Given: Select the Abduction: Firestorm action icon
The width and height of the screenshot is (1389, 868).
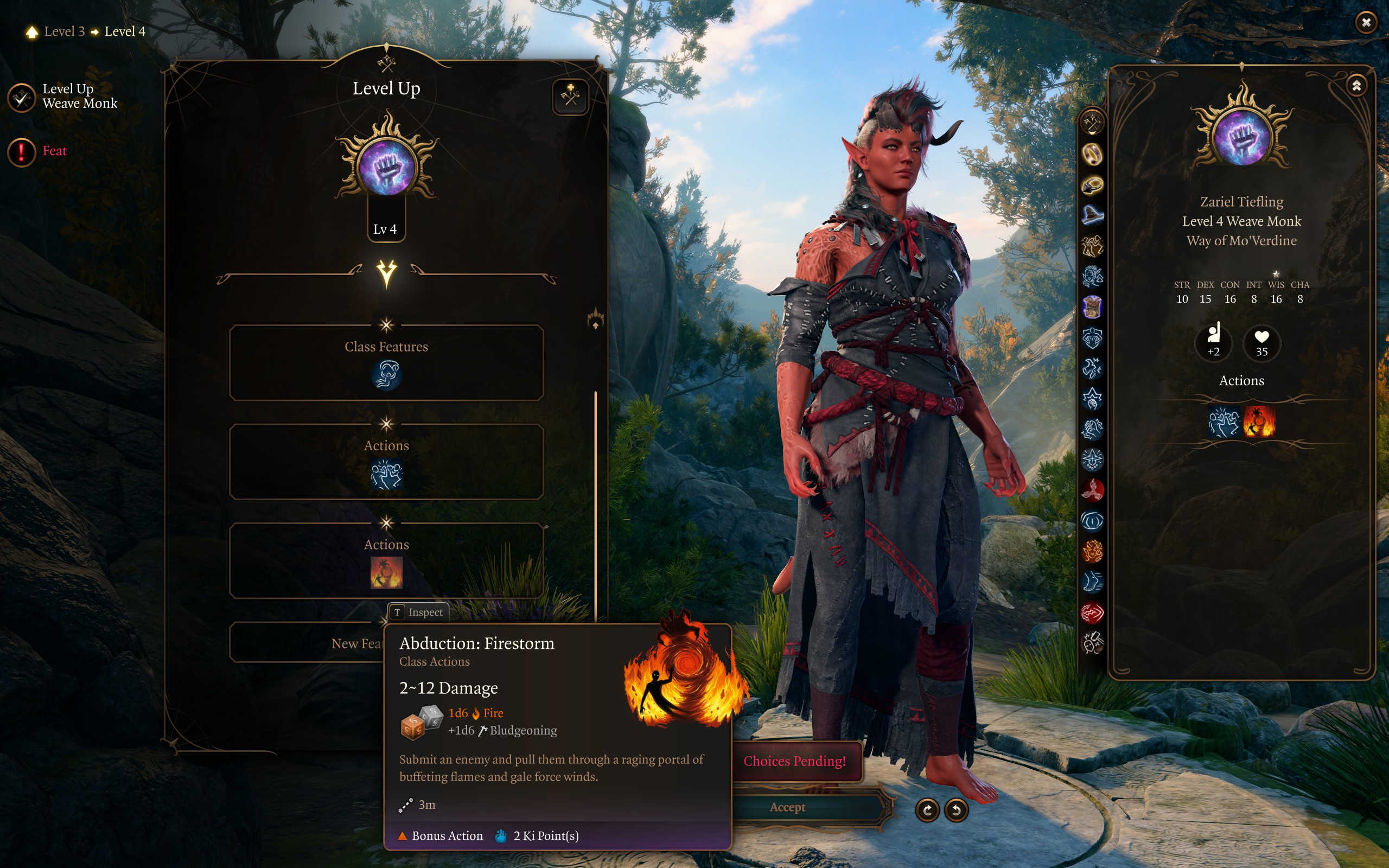Looking at the screenshot, I should 386,573.
